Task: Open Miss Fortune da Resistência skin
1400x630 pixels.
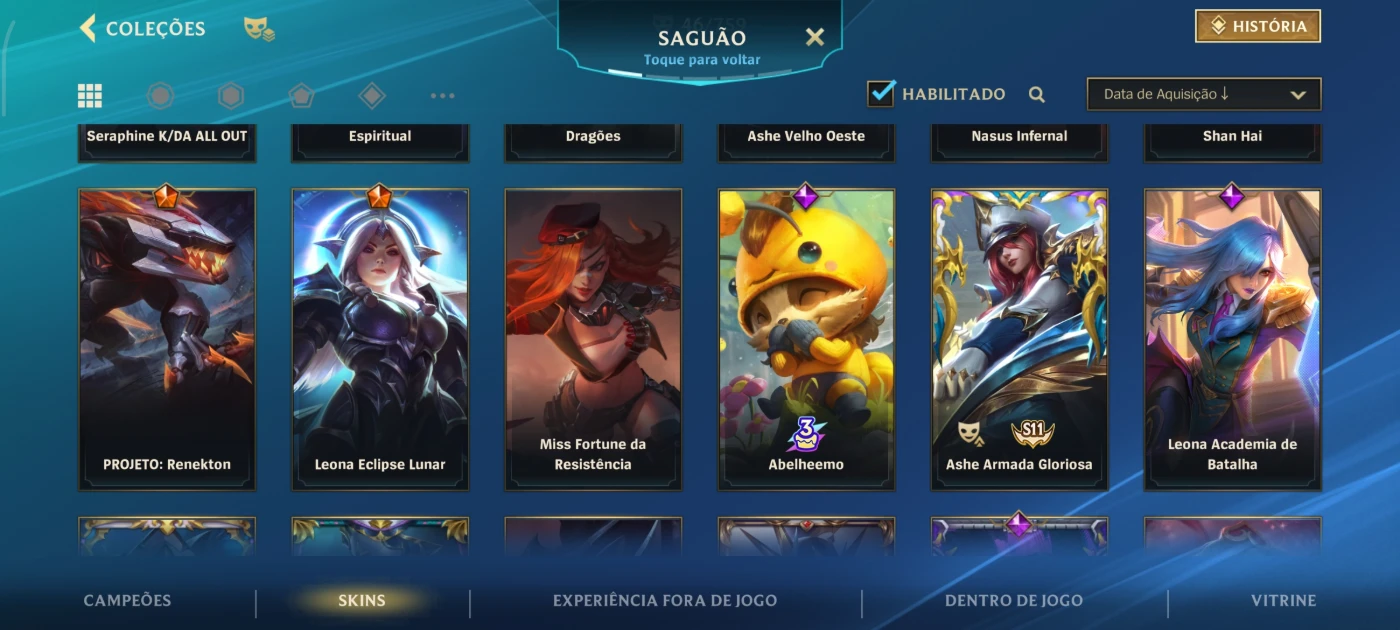Action: click(x=593, y=339)
